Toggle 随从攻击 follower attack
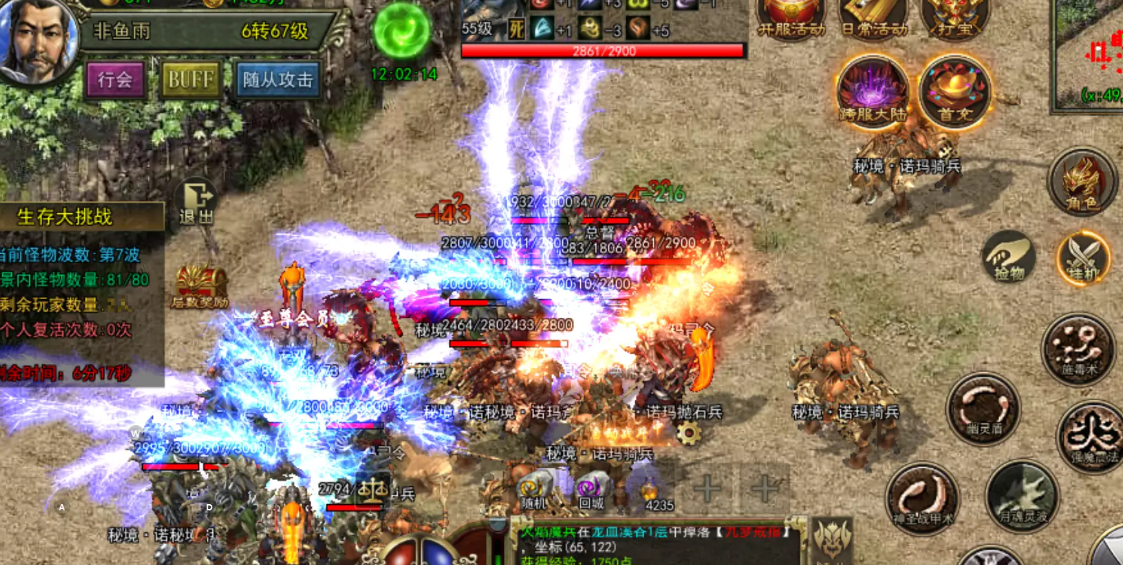 point(277,79)
